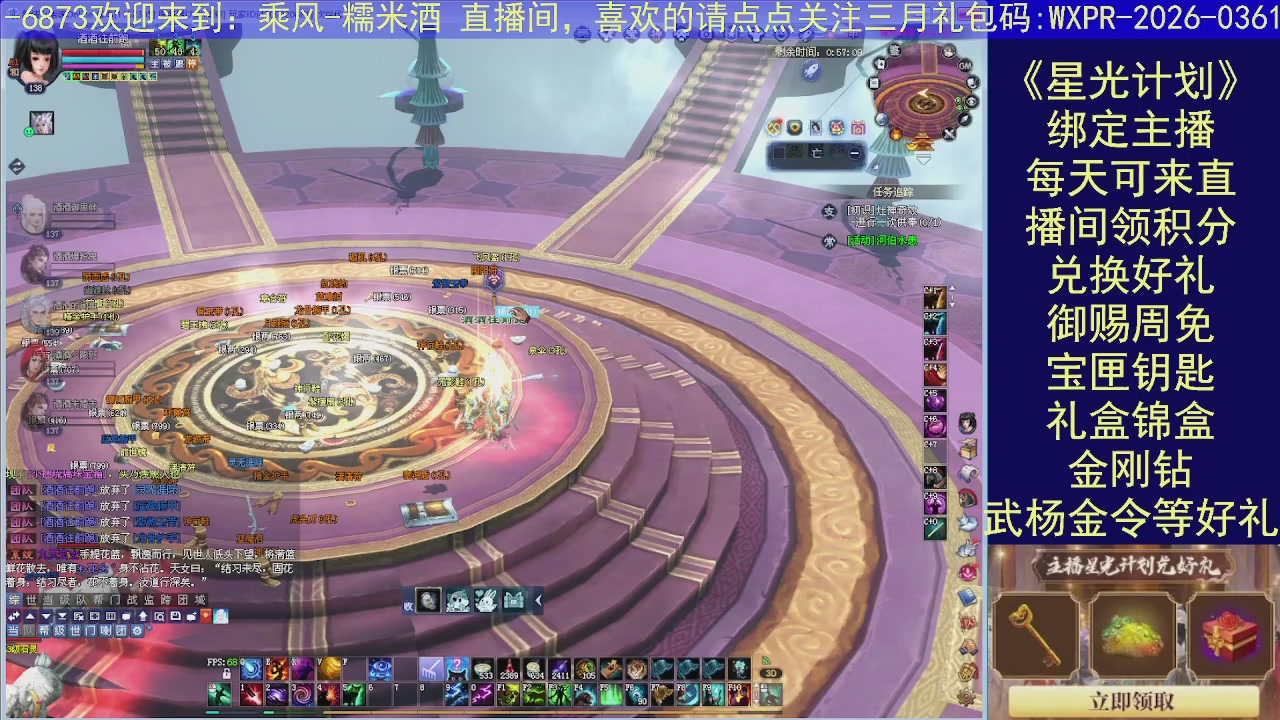Collapse the minimap using the triangle beneath it
The image size is (1280, 720).
pos(924,160)
